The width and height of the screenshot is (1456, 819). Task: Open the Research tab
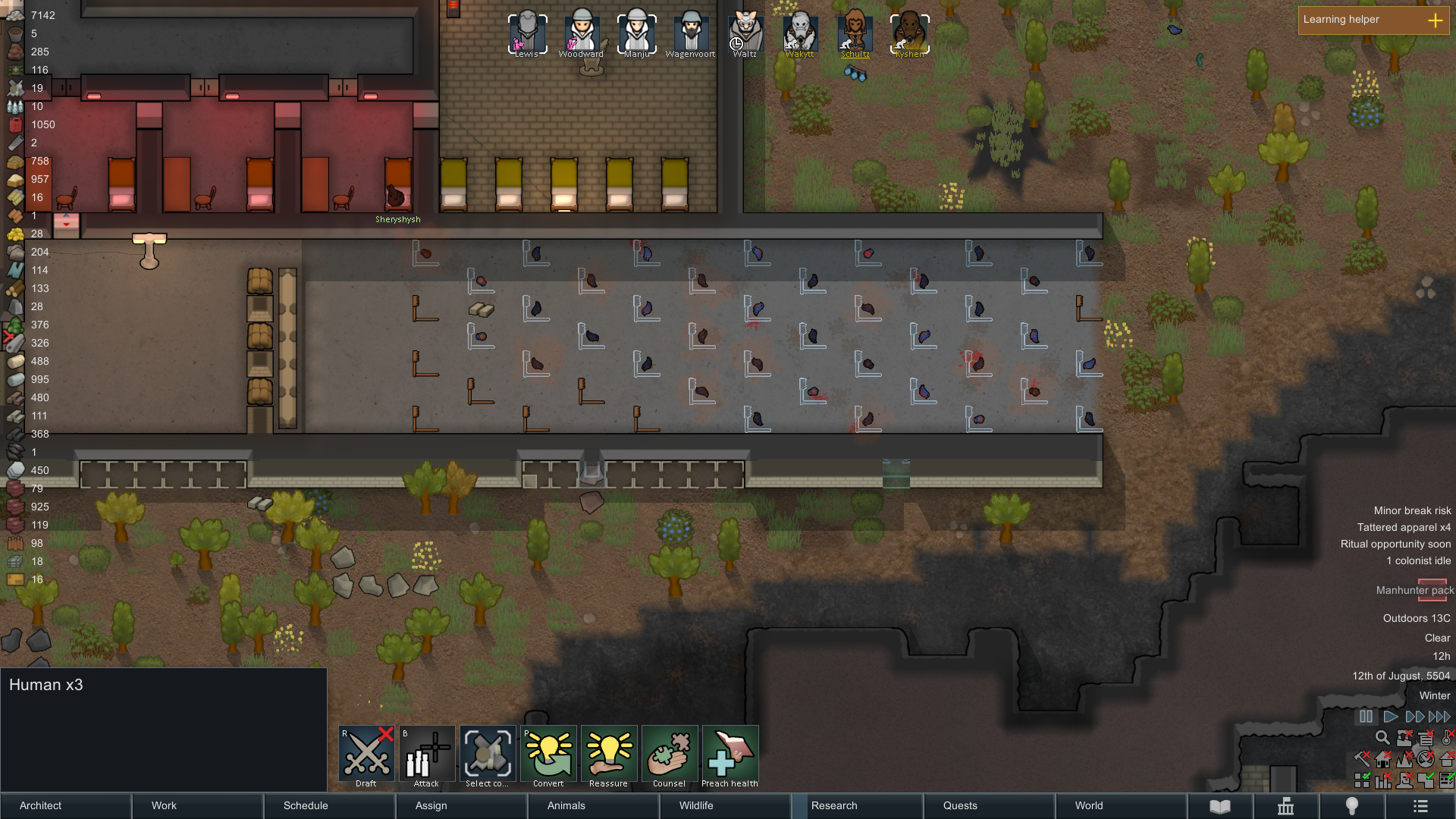[x=857, y=805]
